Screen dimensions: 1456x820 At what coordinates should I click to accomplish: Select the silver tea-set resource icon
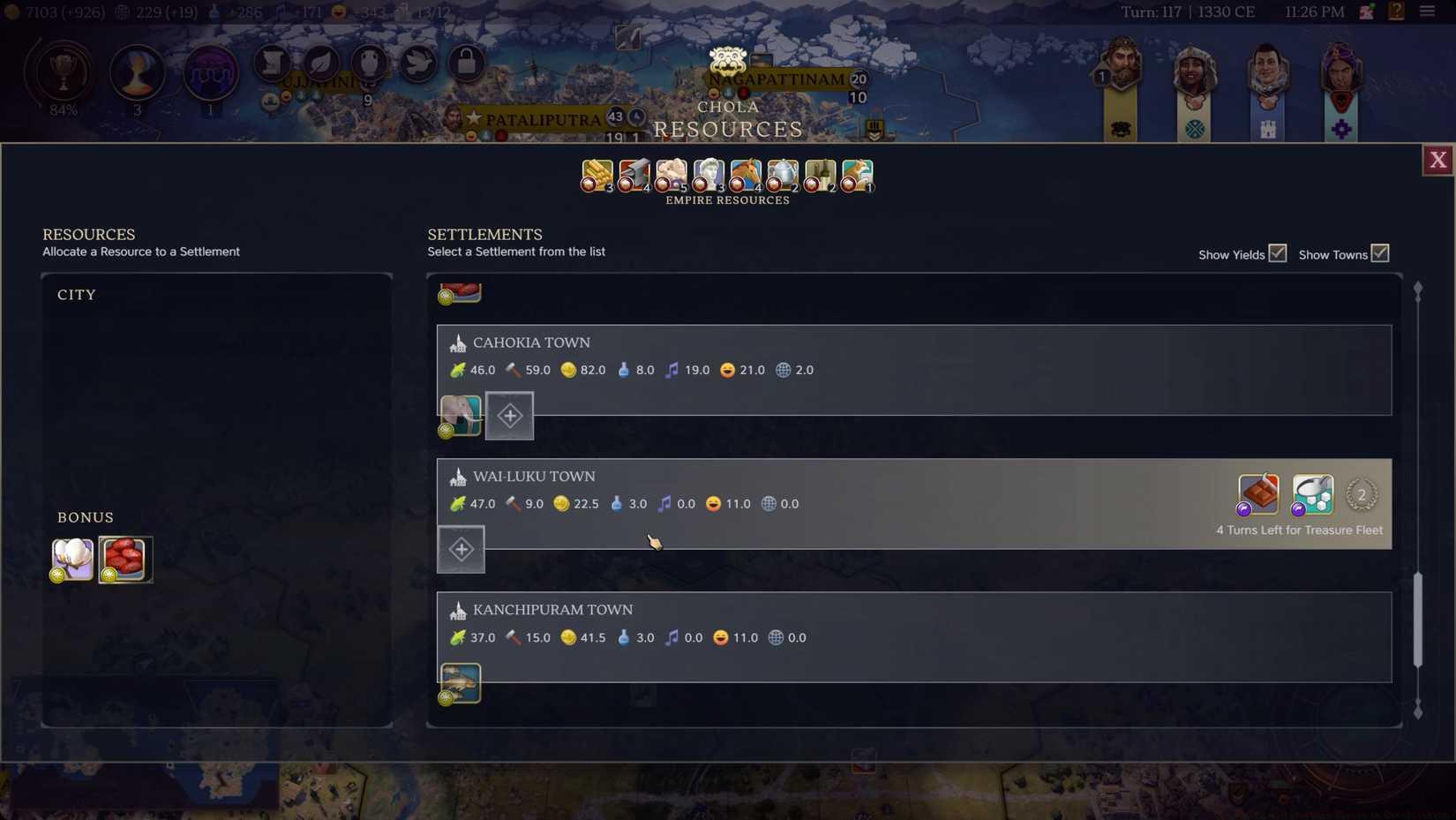(x=781, y=172)
